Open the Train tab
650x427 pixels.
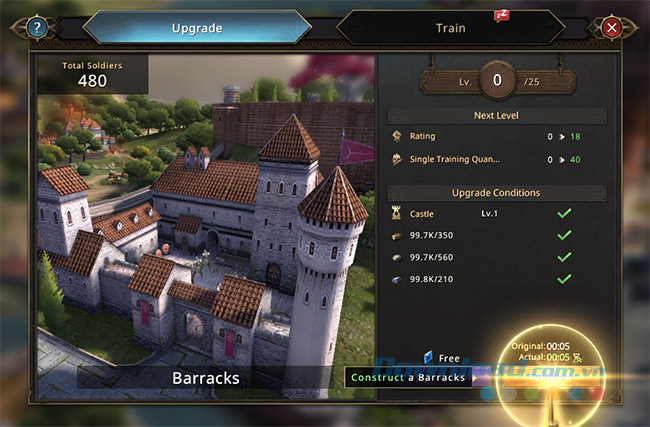point(450,27)
